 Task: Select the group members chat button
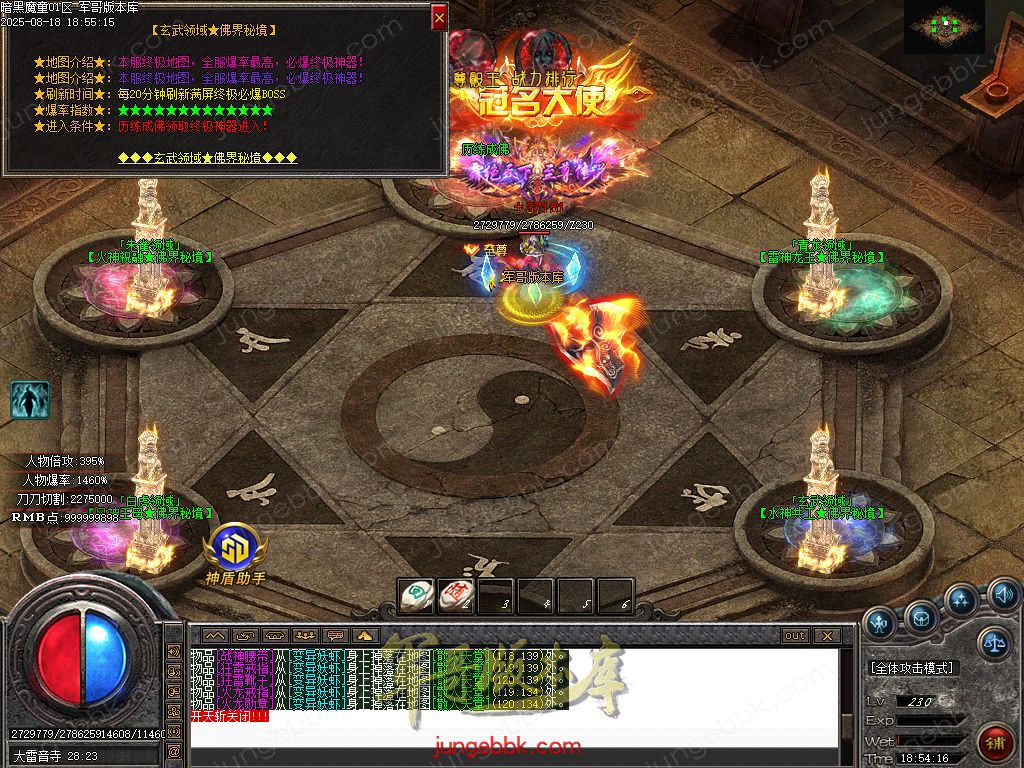304,635
